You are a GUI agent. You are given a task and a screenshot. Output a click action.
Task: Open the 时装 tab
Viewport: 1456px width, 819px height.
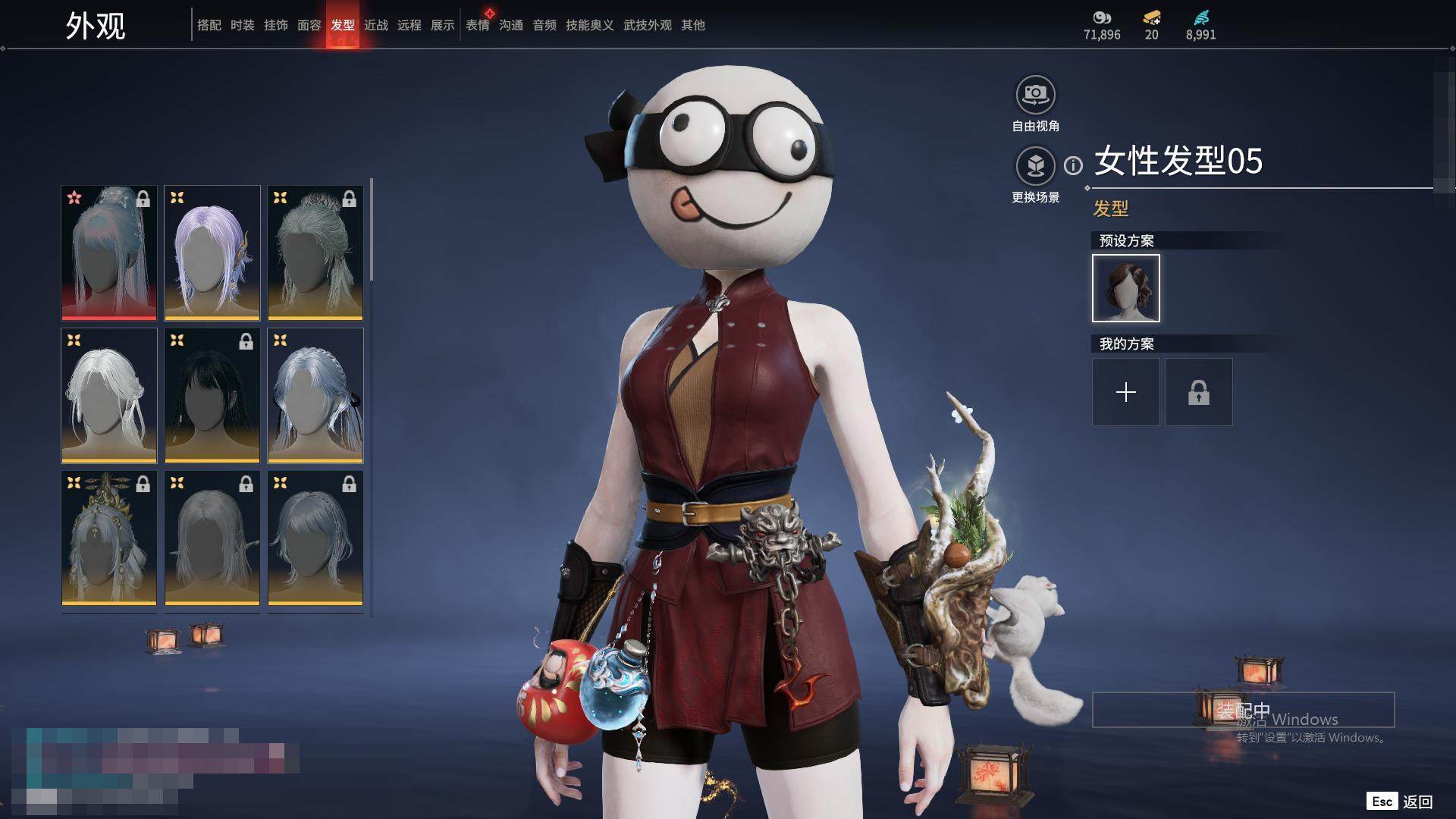pyautogui.click(x=243, y=25)
